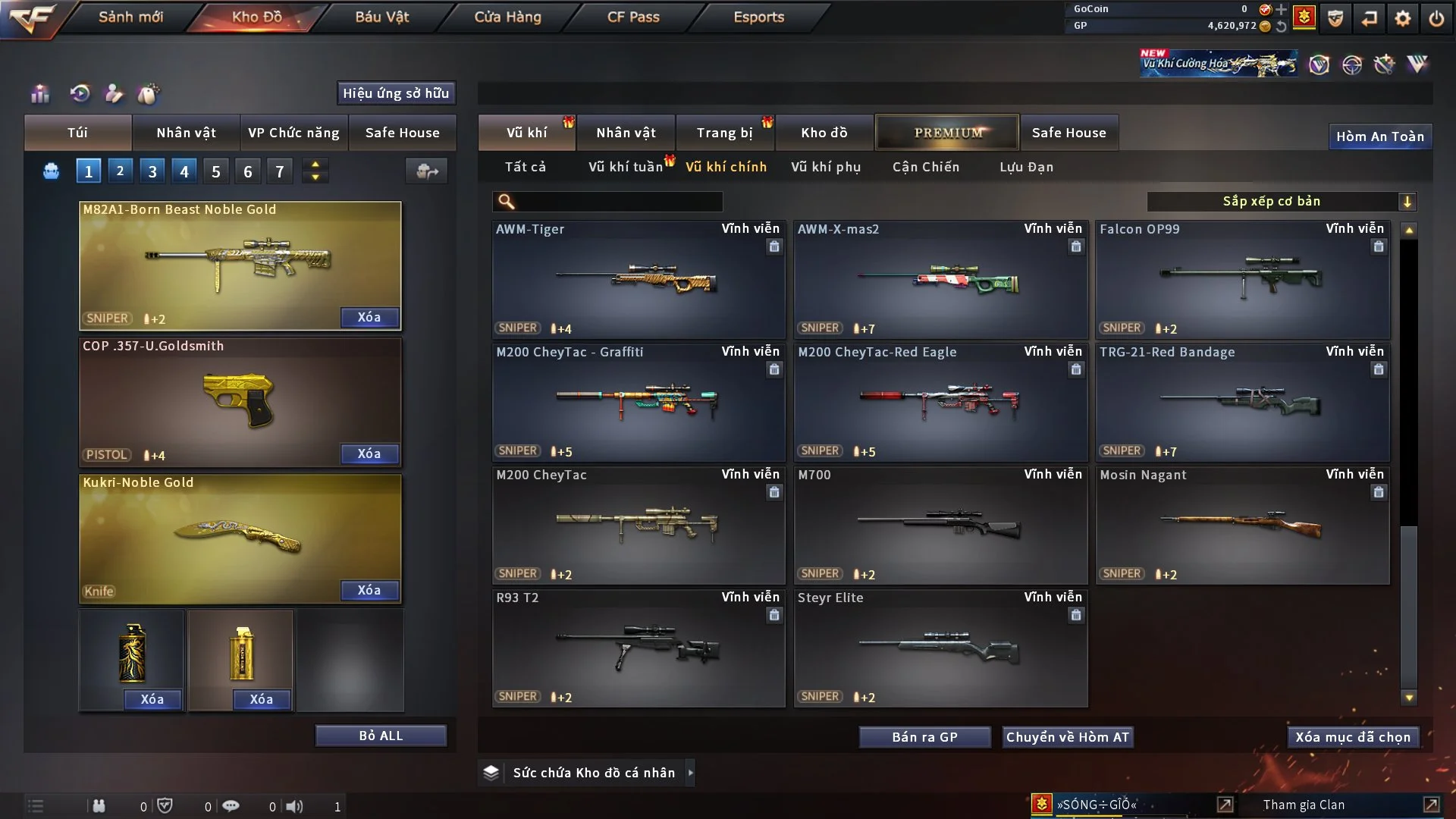Select the Mosin Nagant rifle
This screenshot has width=1456, height=819.
point(1242,526)
